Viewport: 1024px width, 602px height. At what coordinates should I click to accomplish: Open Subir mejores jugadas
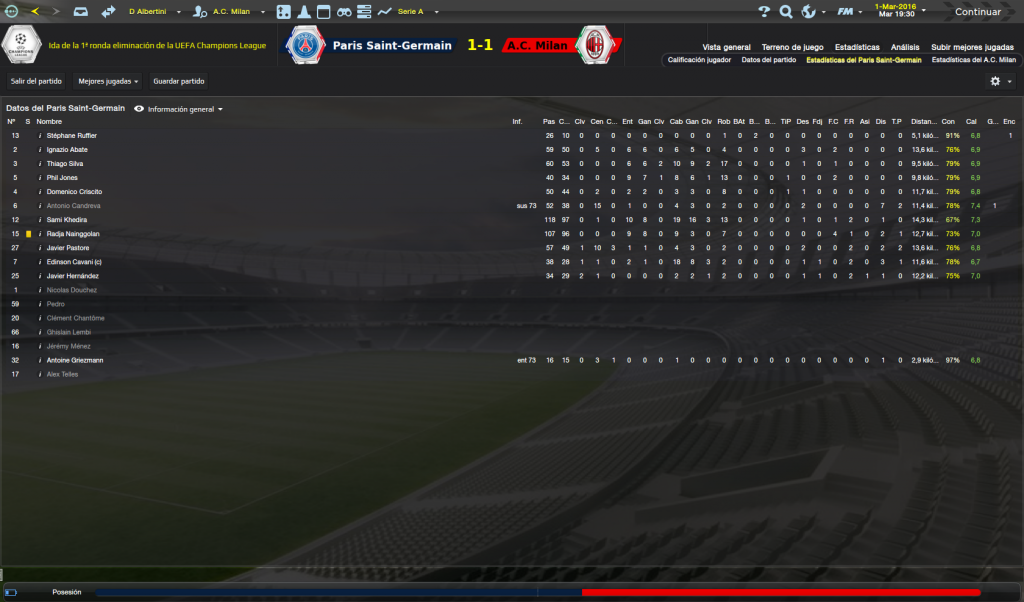[x=972, y=47]
